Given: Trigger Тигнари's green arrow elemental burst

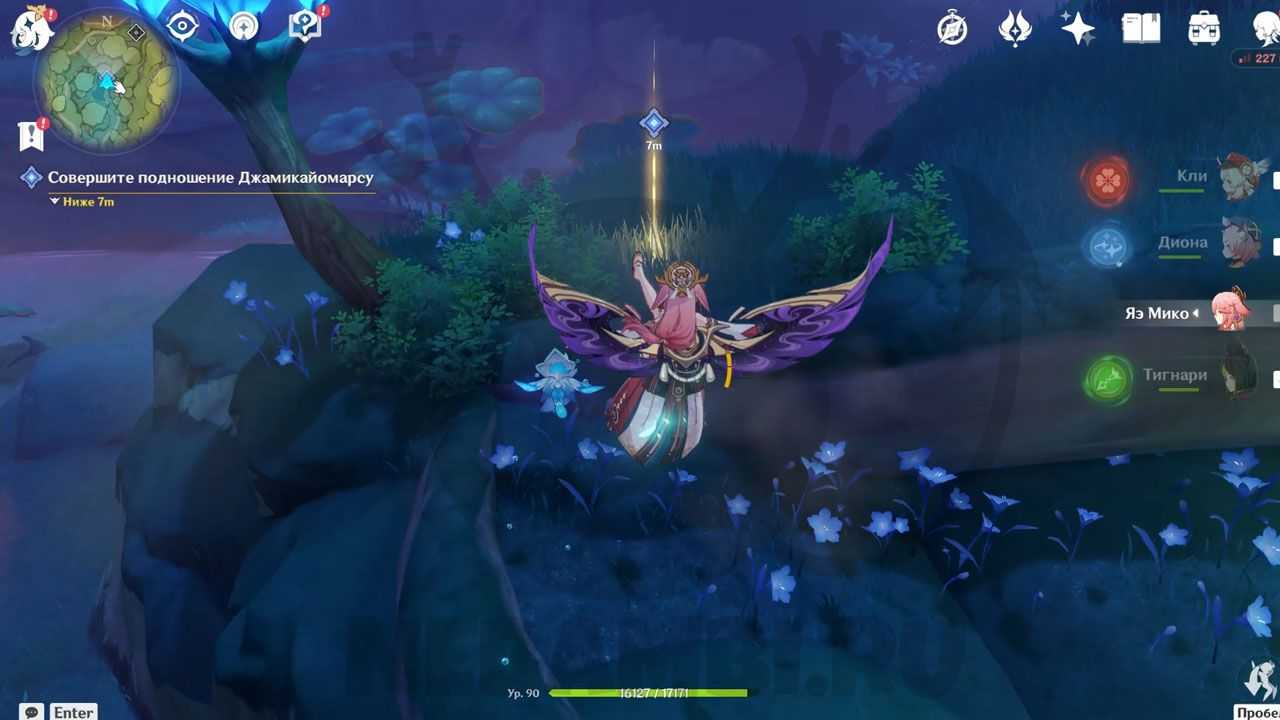Looking at the screenshot, I should point(1107,380).
